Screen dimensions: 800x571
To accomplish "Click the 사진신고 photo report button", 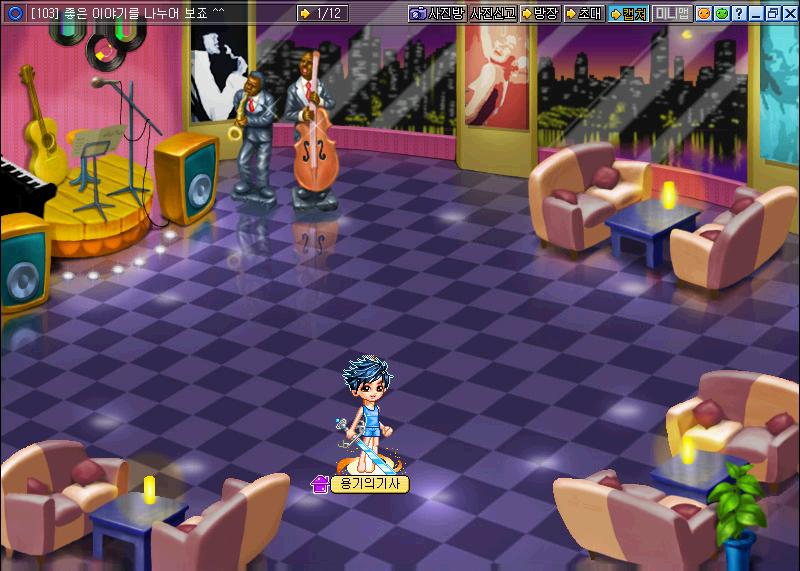I will [492, 14].
